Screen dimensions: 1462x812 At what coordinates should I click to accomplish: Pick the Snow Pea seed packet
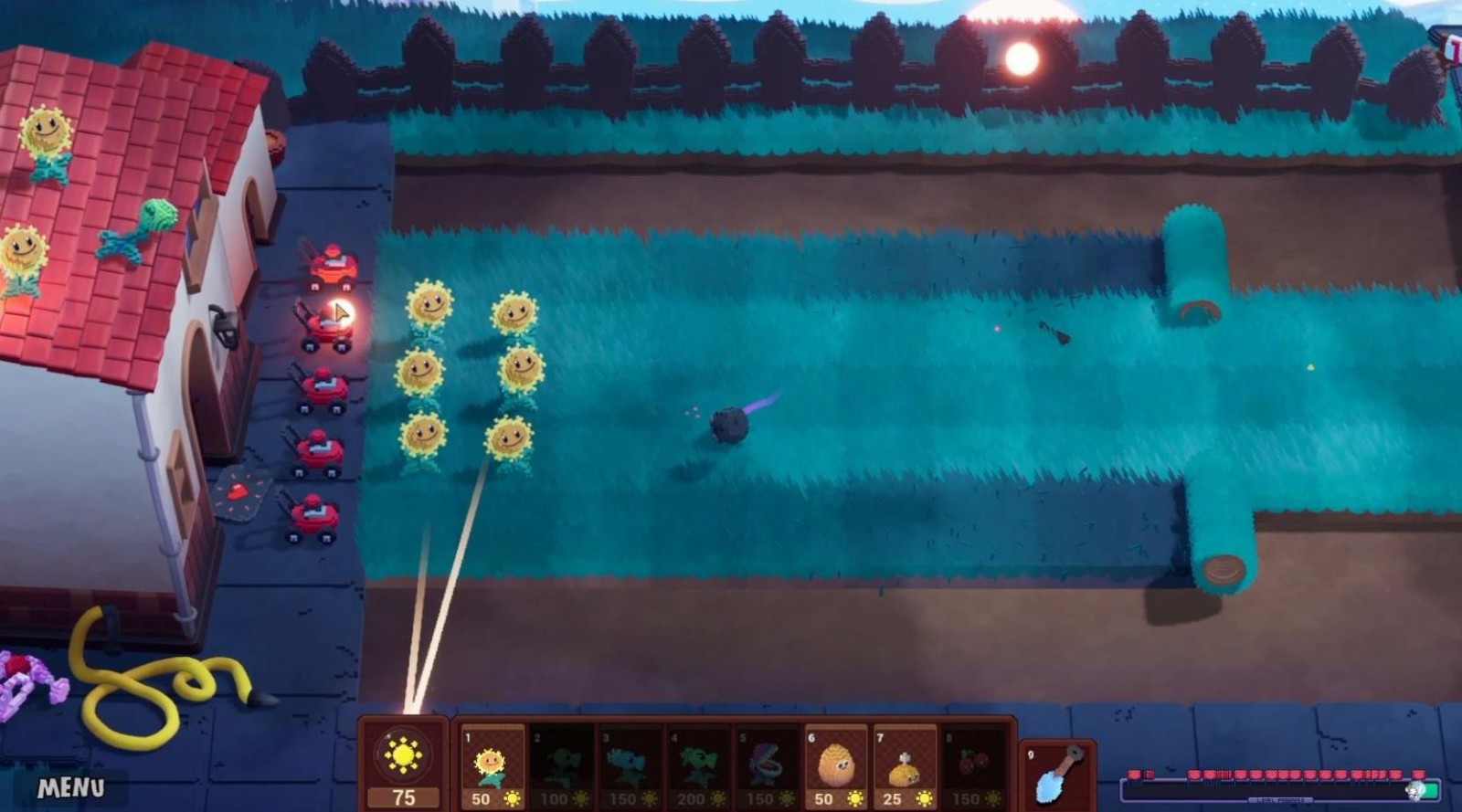(x=630, y=767)
